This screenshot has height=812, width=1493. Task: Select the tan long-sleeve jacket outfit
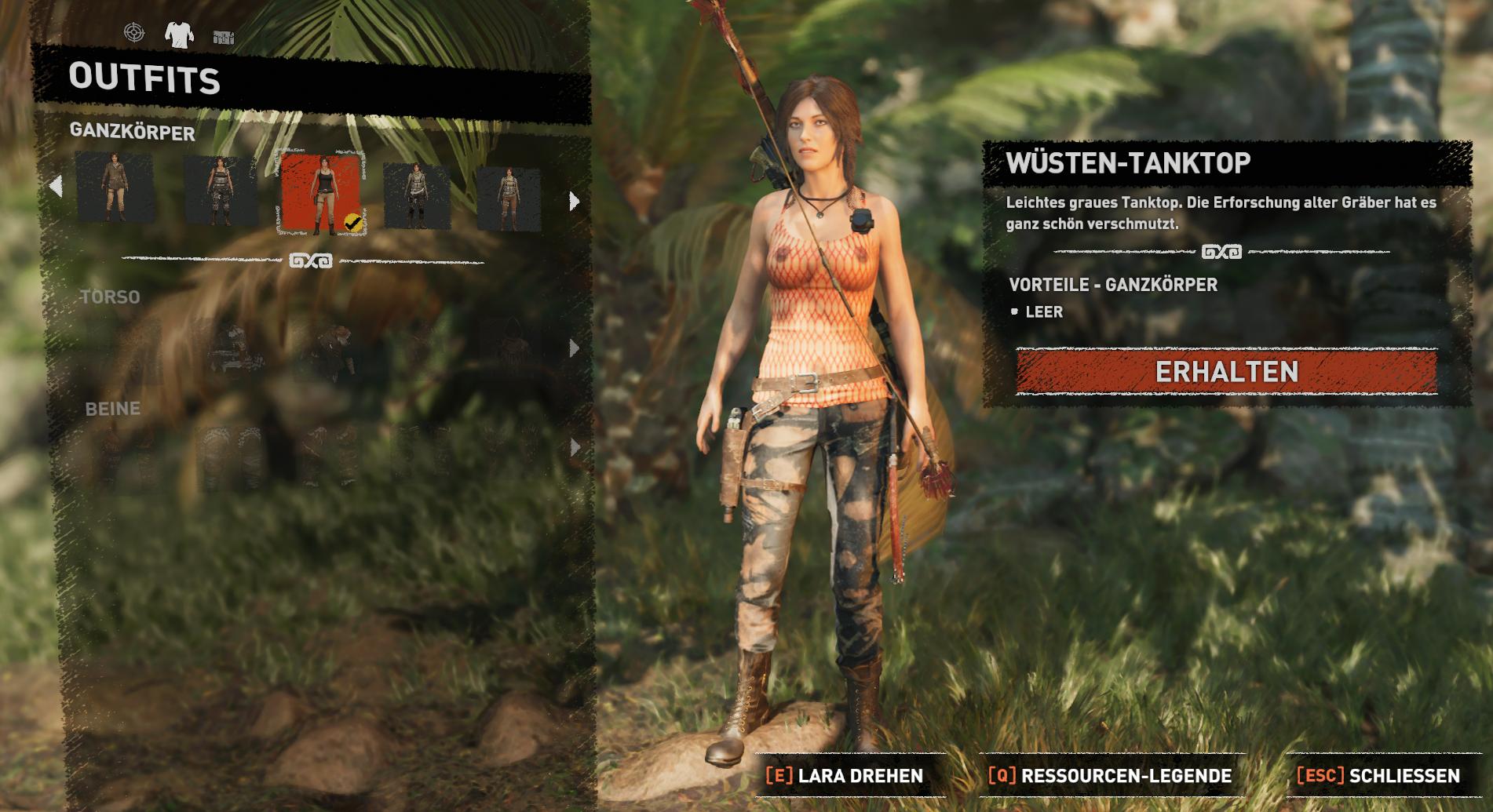coord(115,187)
